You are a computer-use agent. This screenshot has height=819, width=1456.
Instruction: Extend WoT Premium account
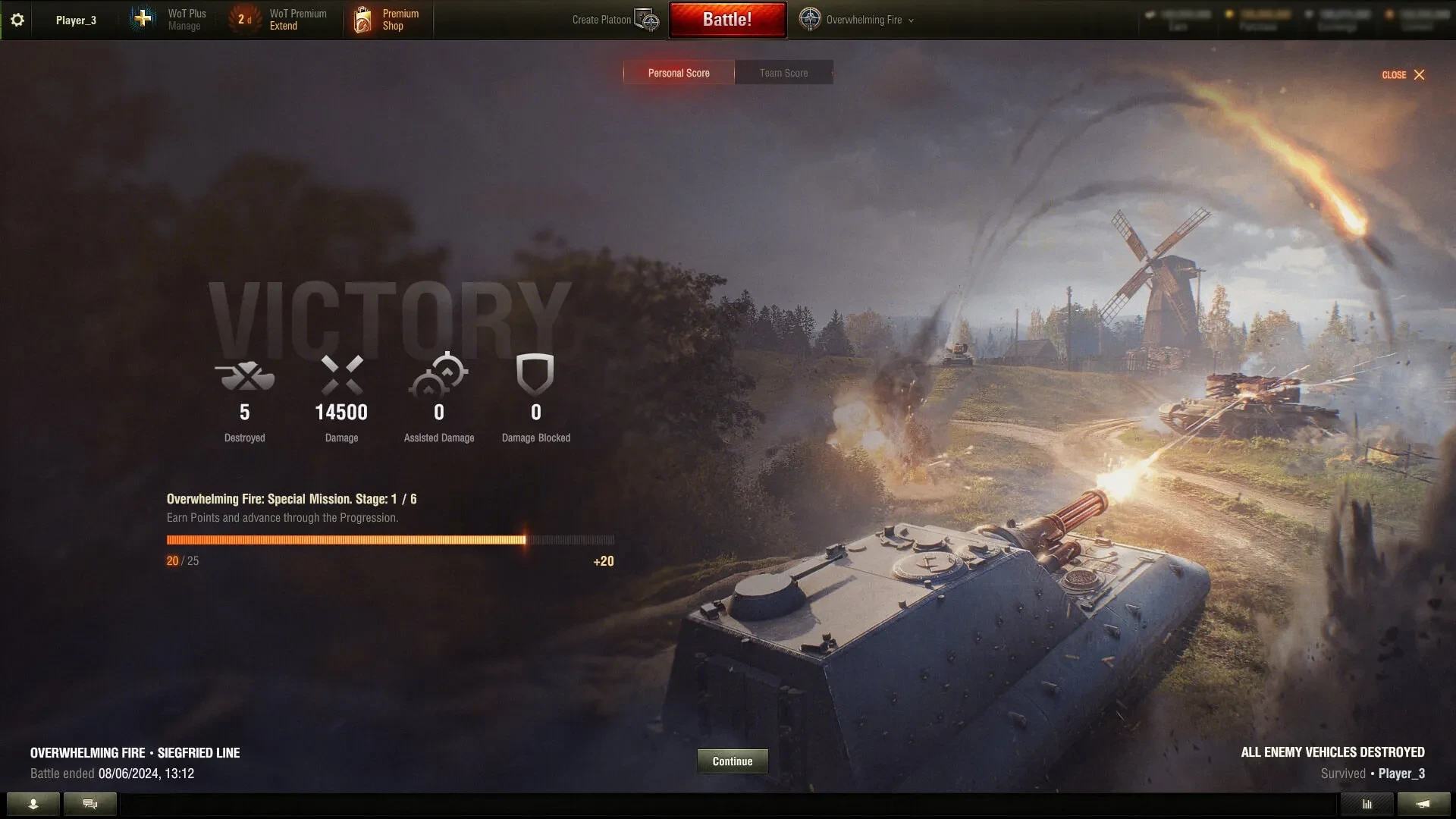(x=282, y=20)
